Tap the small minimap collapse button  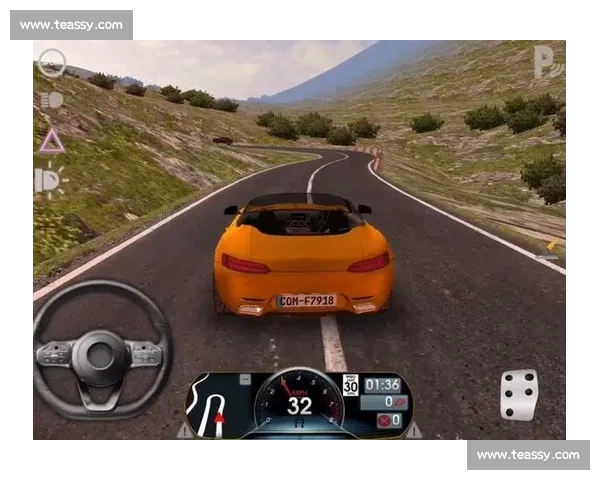pyautogui.click(x=245, y=380)
